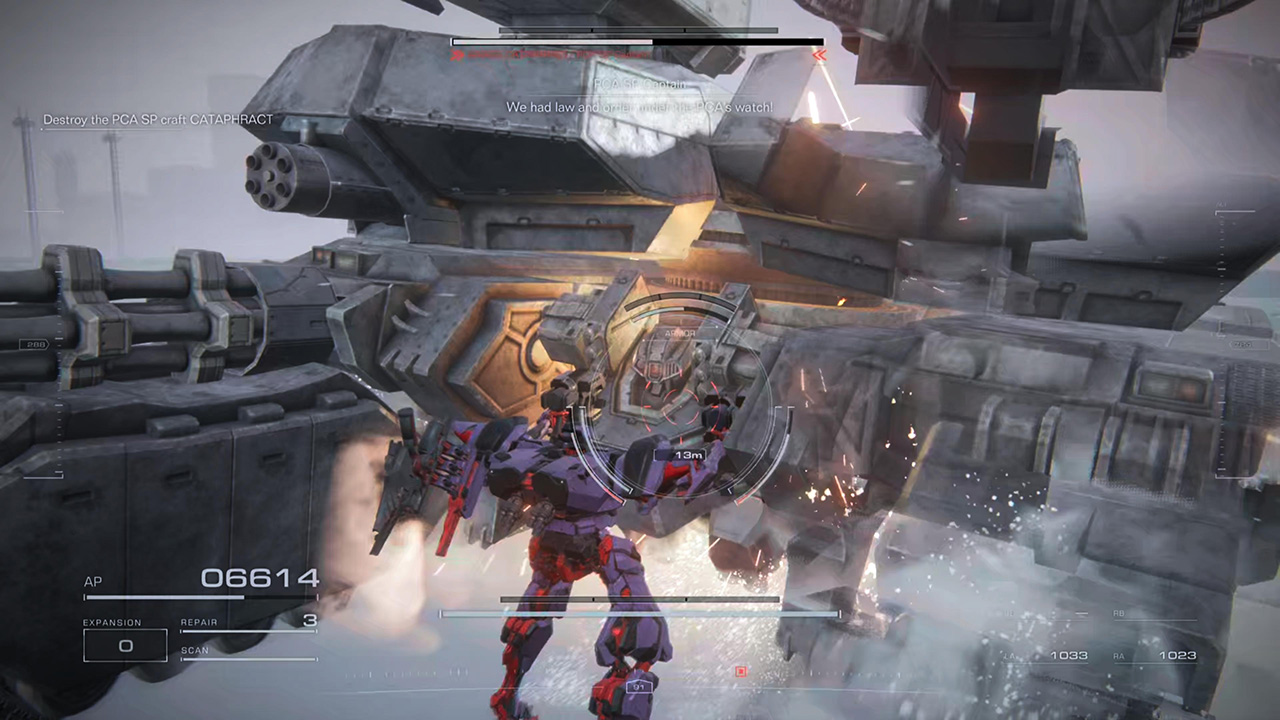Expand the left compass ruler markings
The height and width of the screenshot is (720, 1280).
pyautogui.click(x=58, y=380)
